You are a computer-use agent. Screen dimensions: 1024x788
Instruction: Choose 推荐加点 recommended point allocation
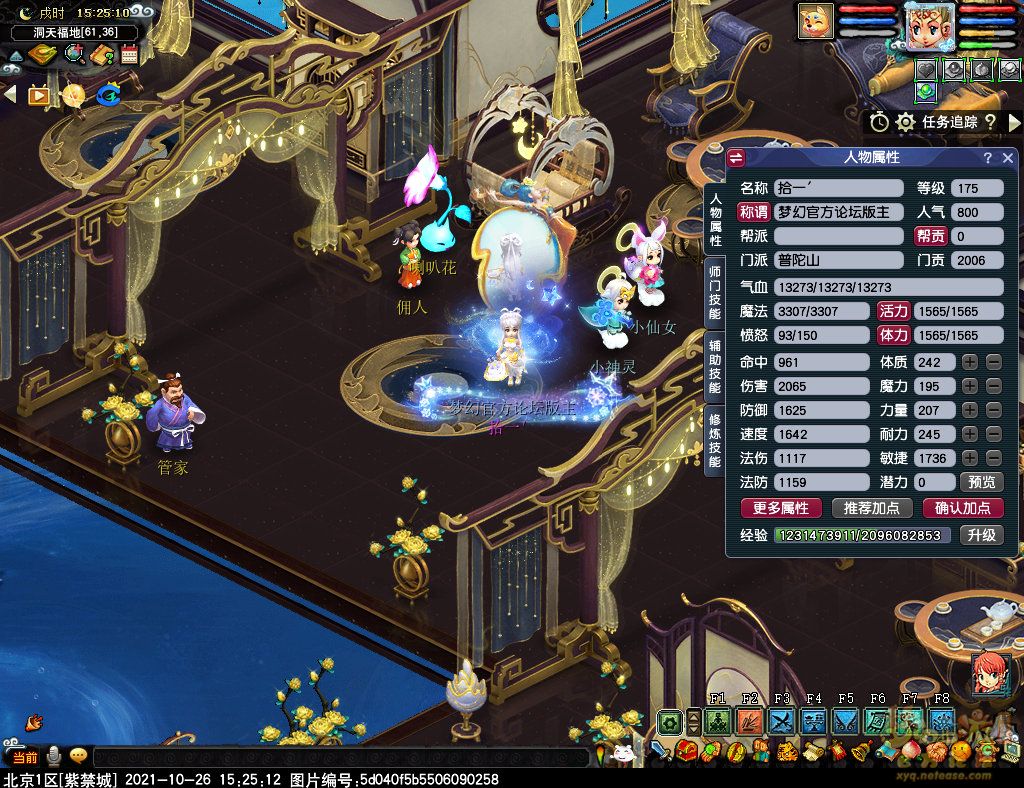[871, 508]
